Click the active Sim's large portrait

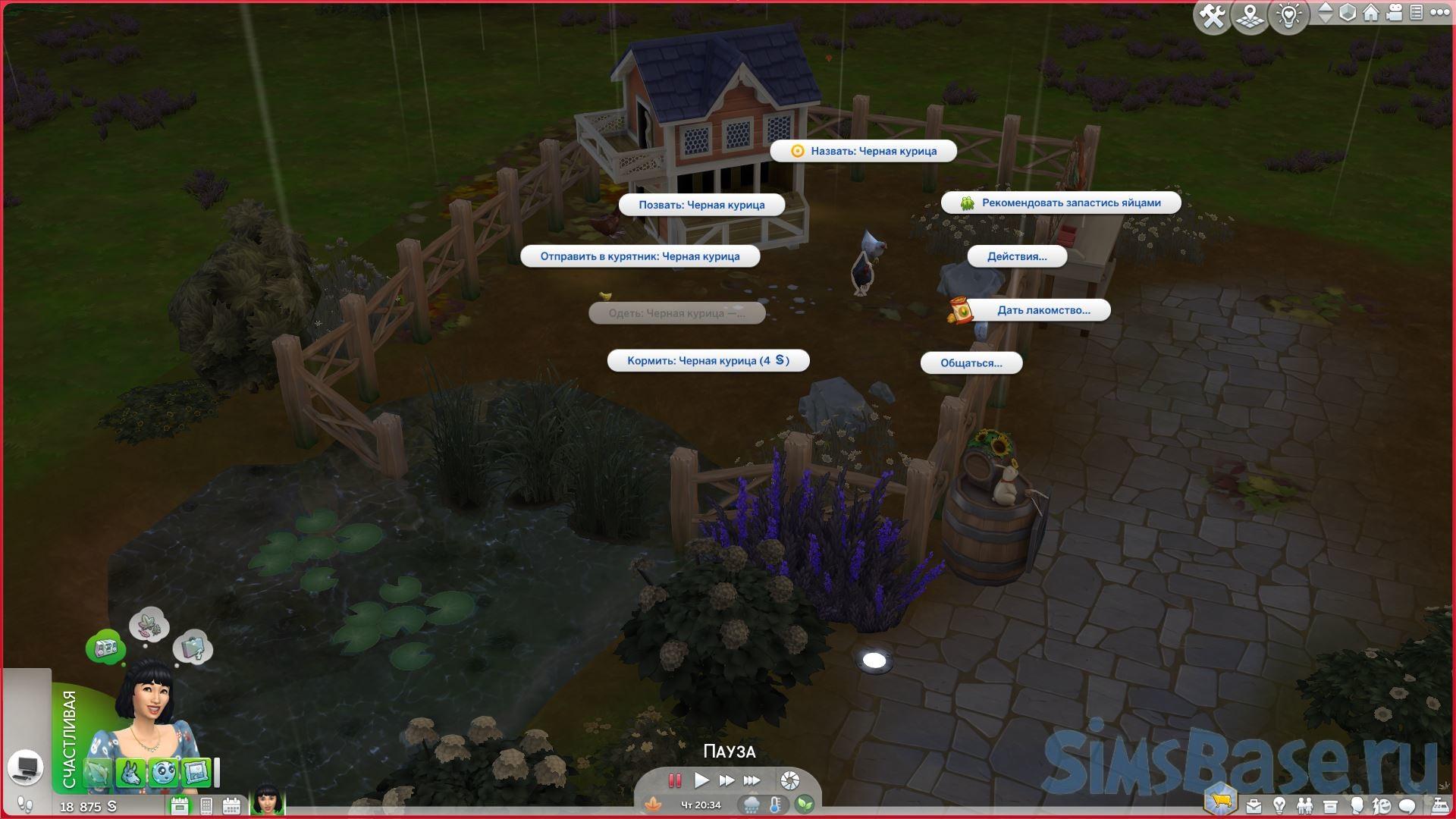[144, 713]
